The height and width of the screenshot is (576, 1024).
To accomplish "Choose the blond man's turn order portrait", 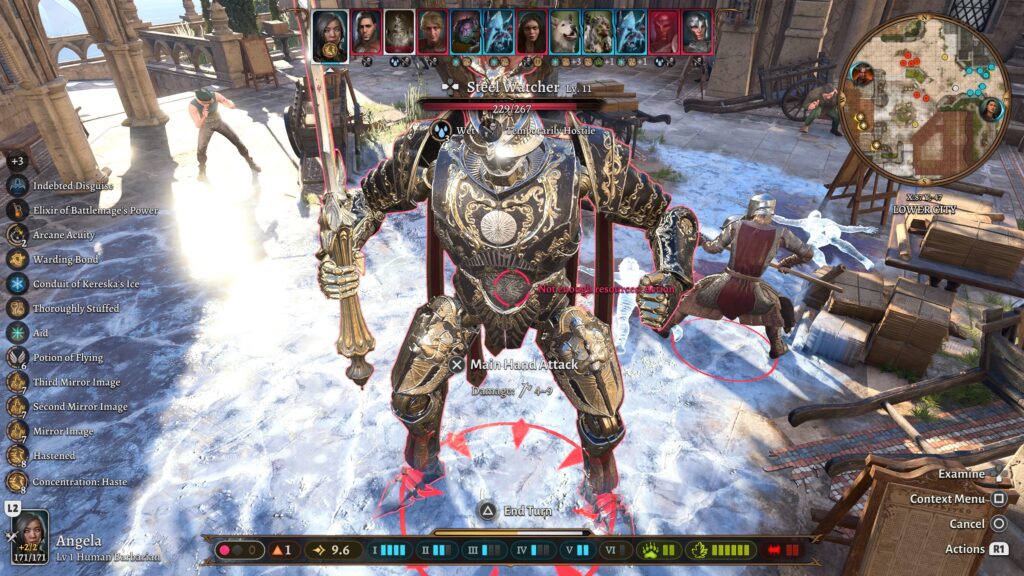I will [x=432, y=32].
